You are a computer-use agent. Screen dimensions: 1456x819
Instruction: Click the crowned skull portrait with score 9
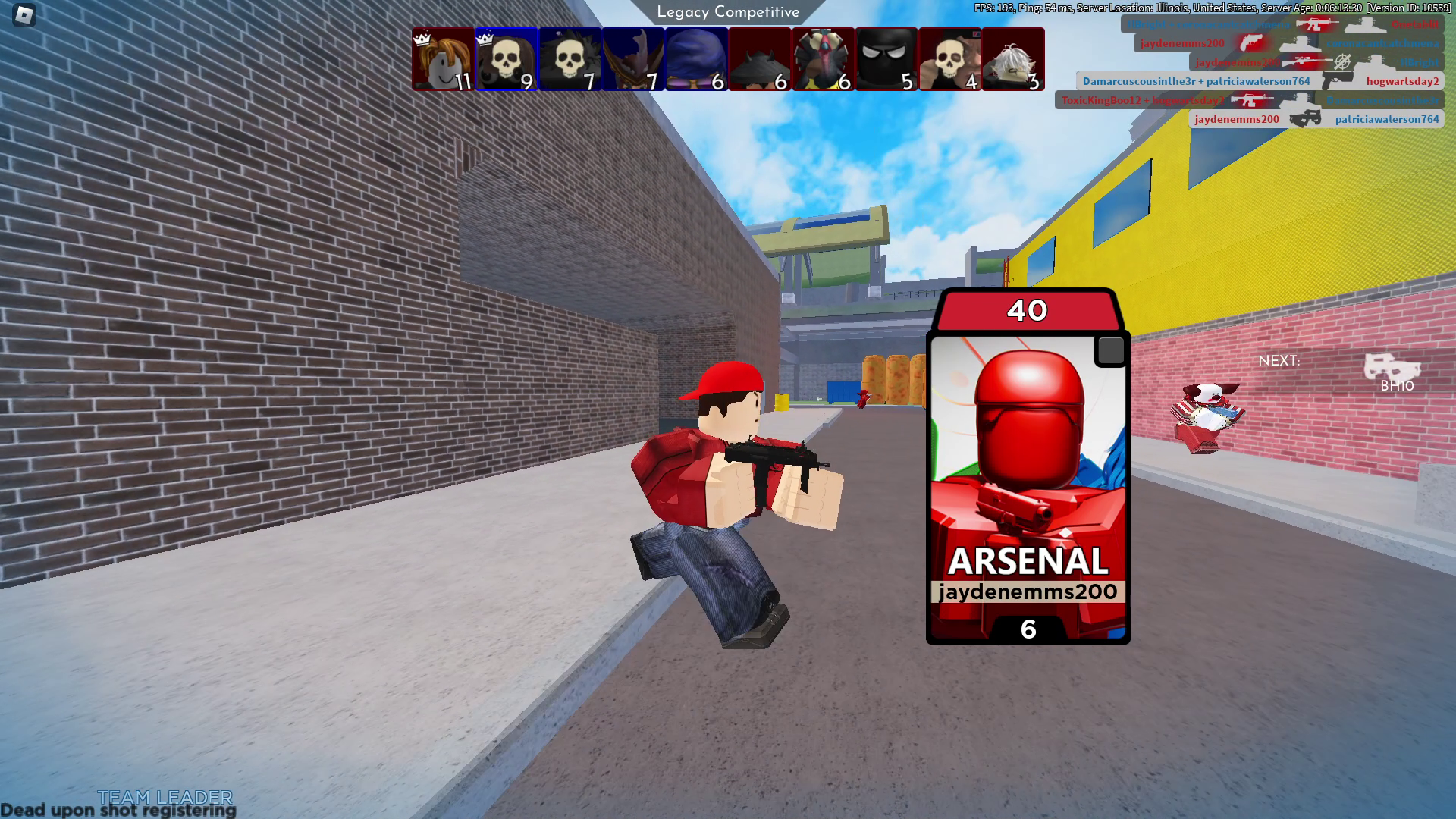click(506, 59)
